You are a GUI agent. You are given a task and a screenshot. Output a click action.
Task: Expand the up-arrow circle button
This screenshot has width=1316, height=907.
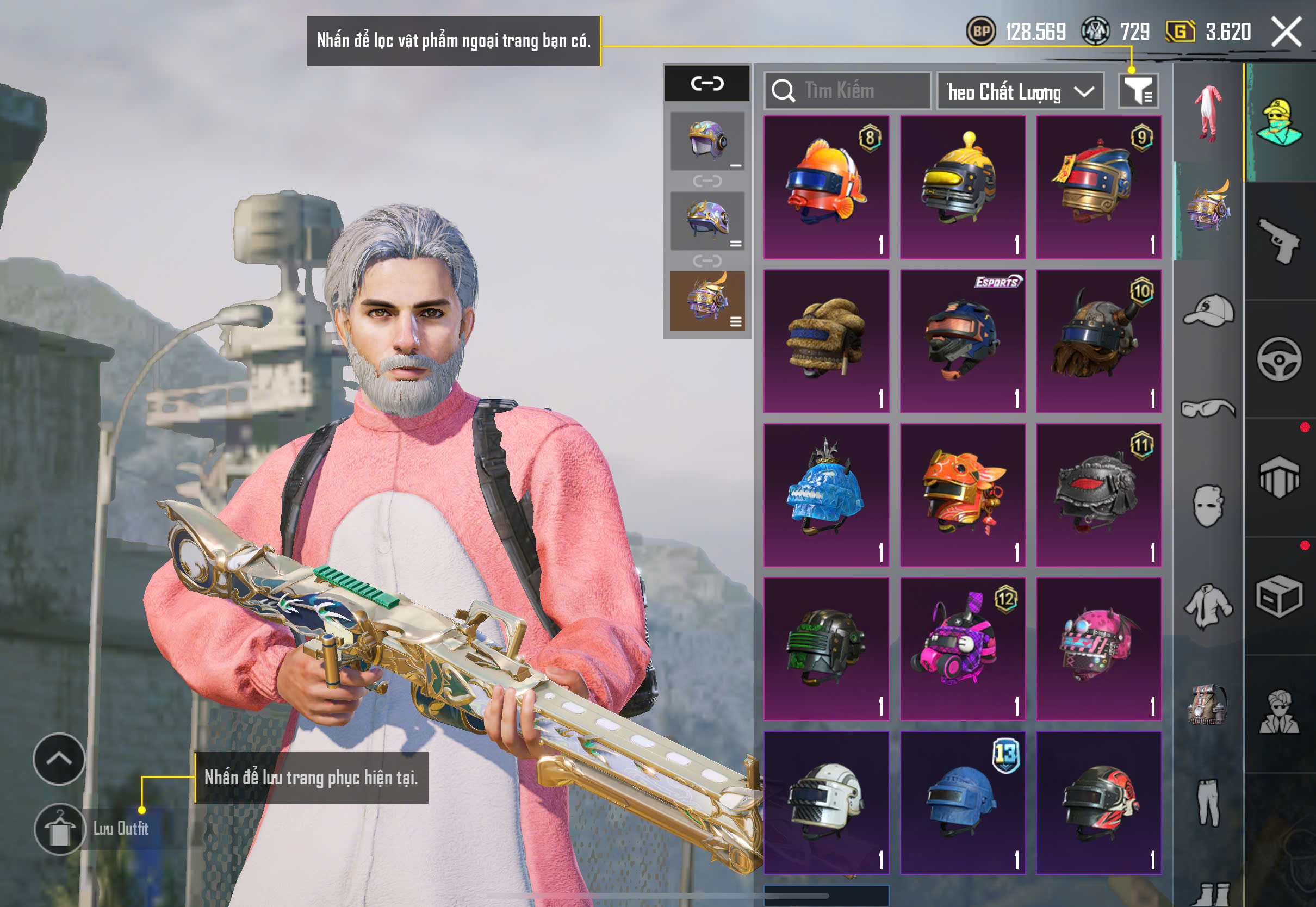point(59,759)
